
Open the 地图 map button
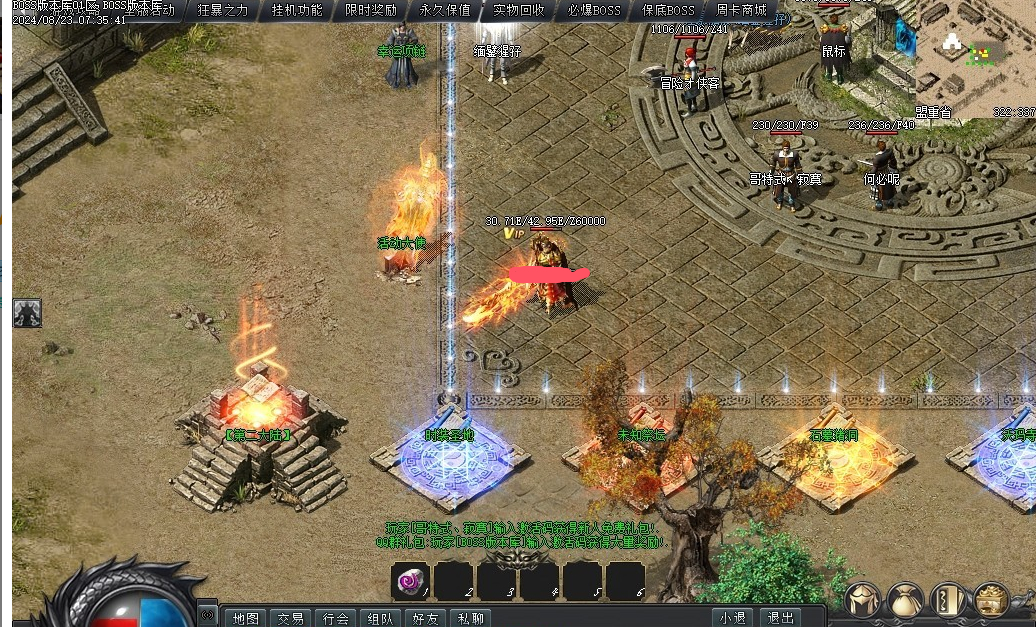tap(246, 618)
